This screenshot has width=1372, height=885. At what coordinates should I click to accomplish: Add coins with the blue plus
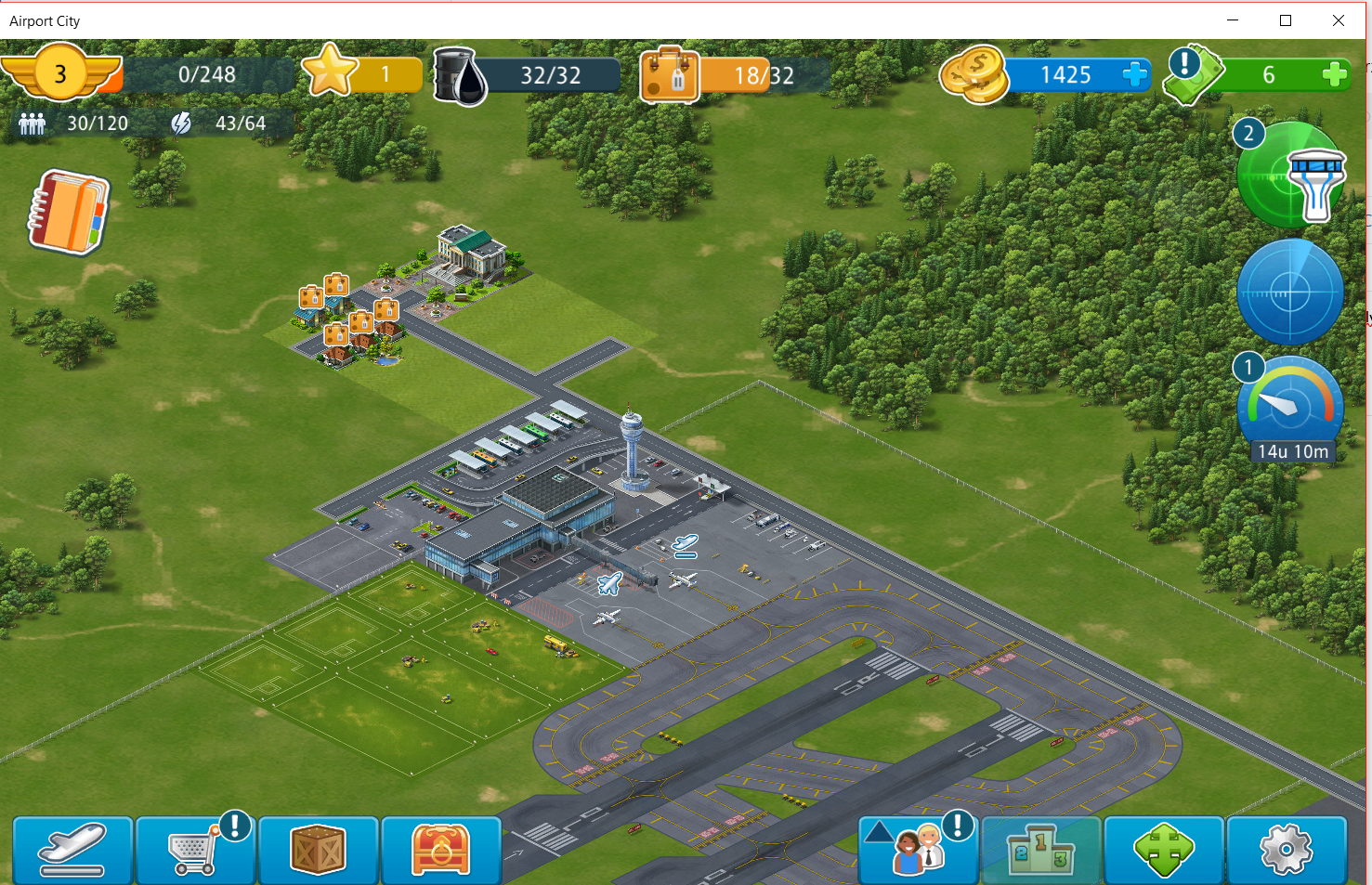(1135, 74)
